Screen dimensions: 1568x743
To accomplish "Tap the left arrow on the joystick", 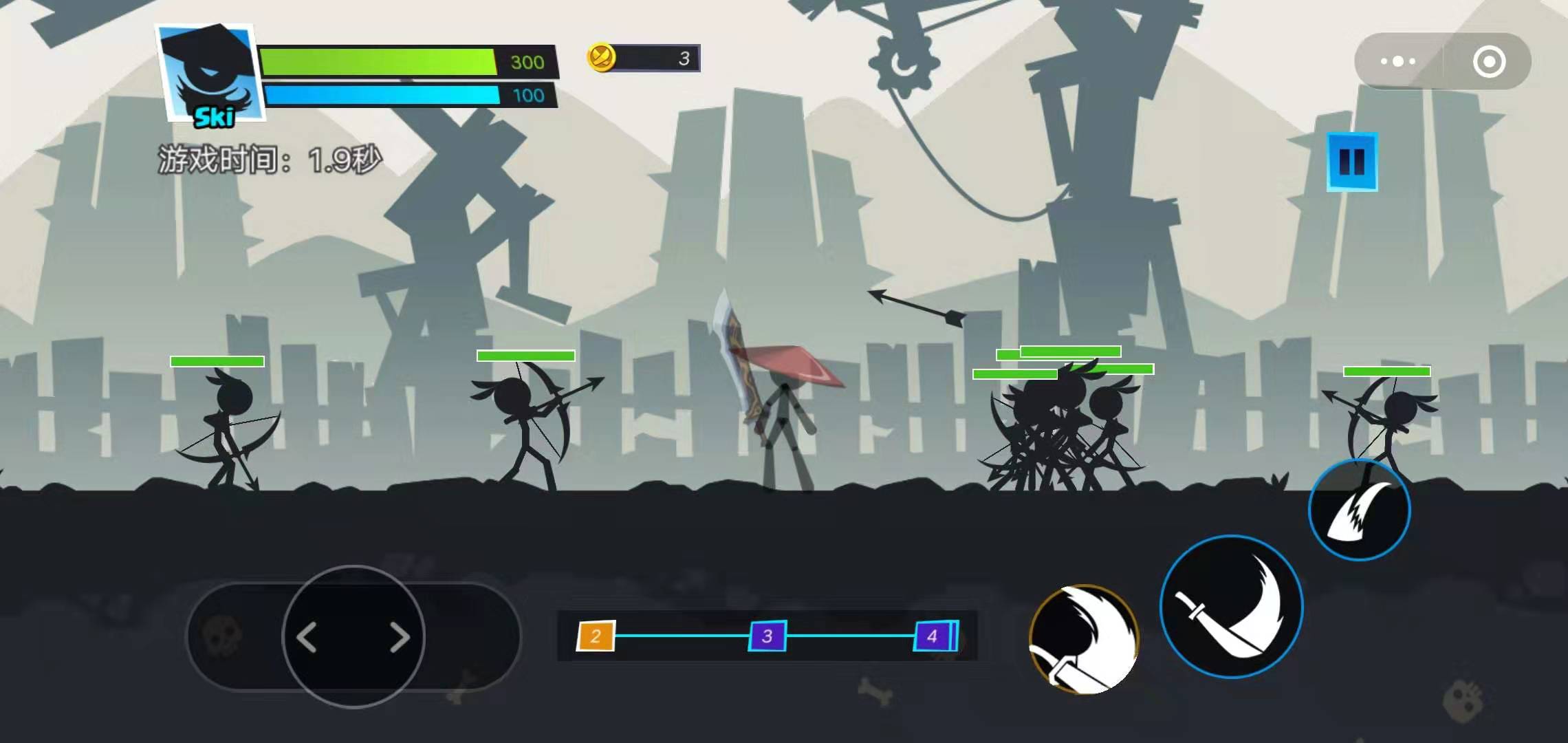I will point(307,637).
